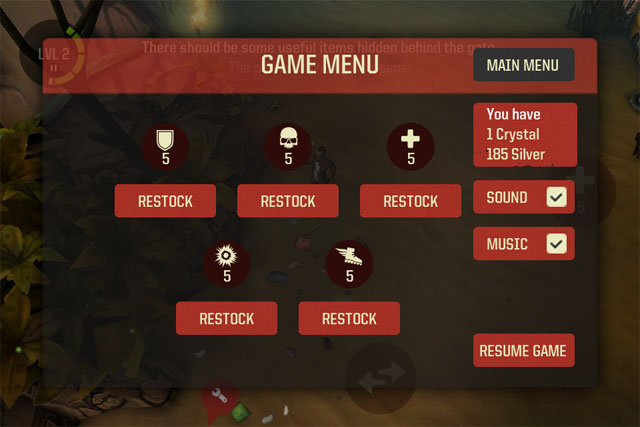The image size is (640, 427).
Task: Return to the Main Menu
Action: click(523, 66)
